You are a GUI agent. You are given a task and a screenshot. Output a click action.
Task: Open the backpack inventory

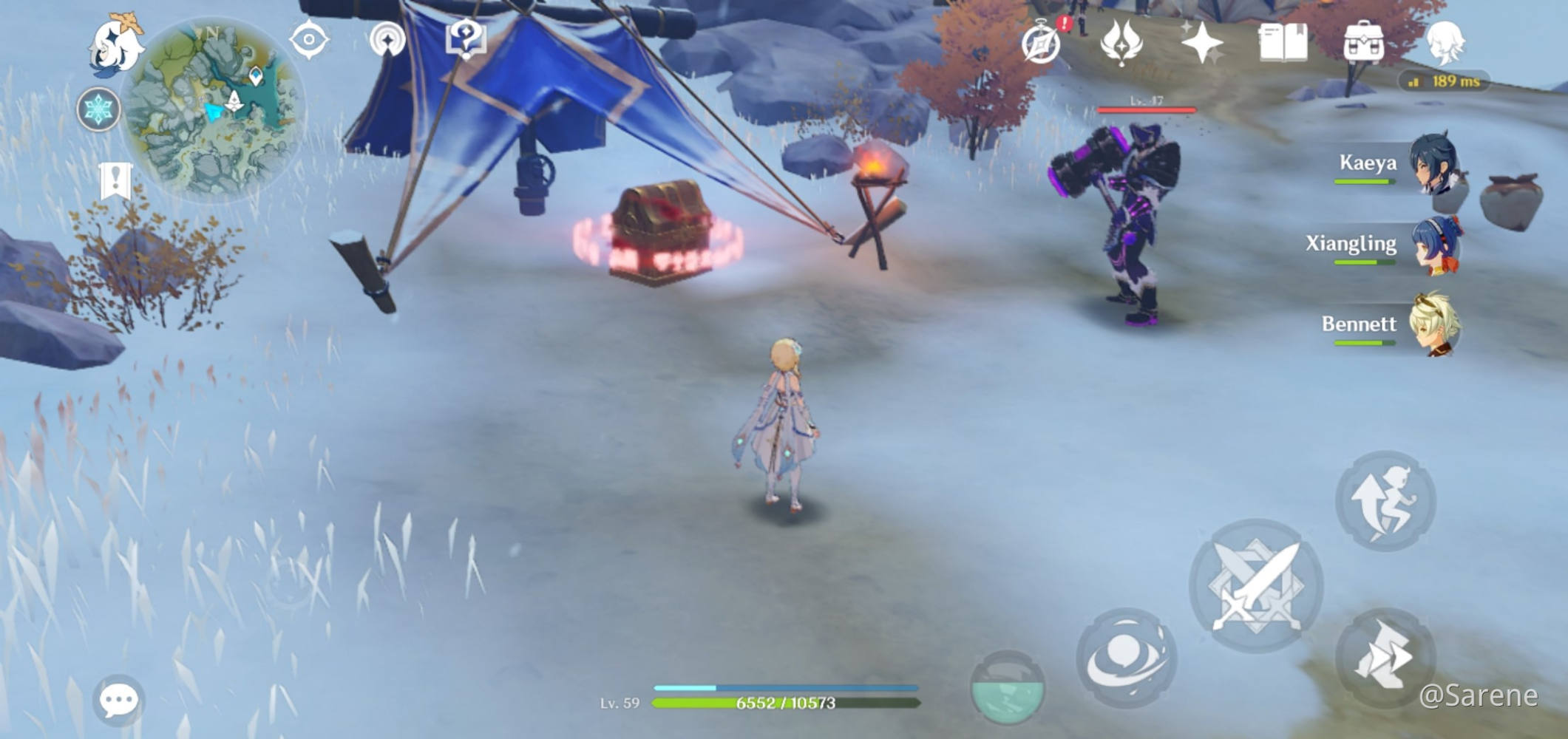click(x=1363, y=43)
